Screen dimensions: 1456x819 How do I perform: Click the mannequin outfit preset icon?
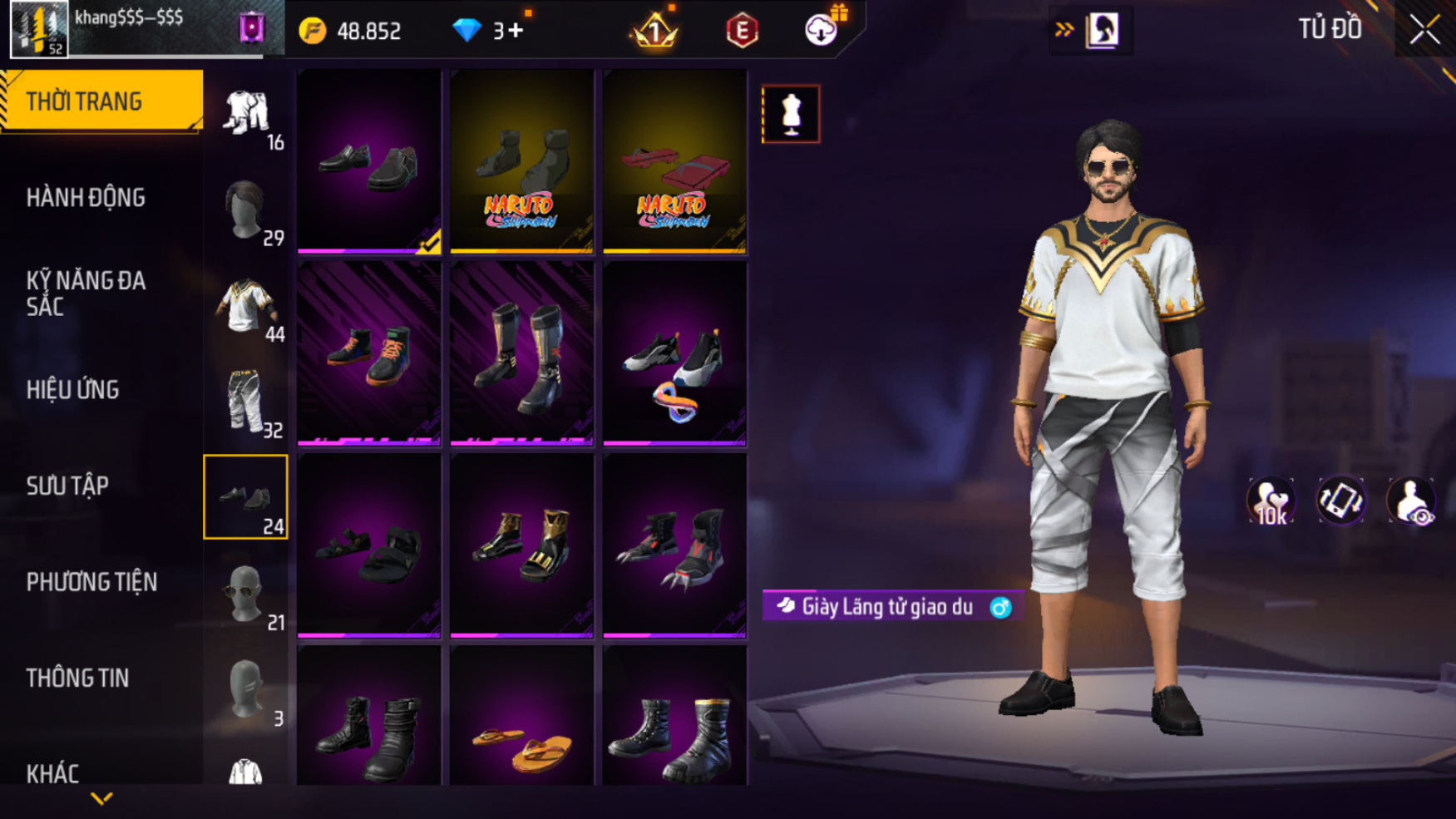tap(791, 114)
